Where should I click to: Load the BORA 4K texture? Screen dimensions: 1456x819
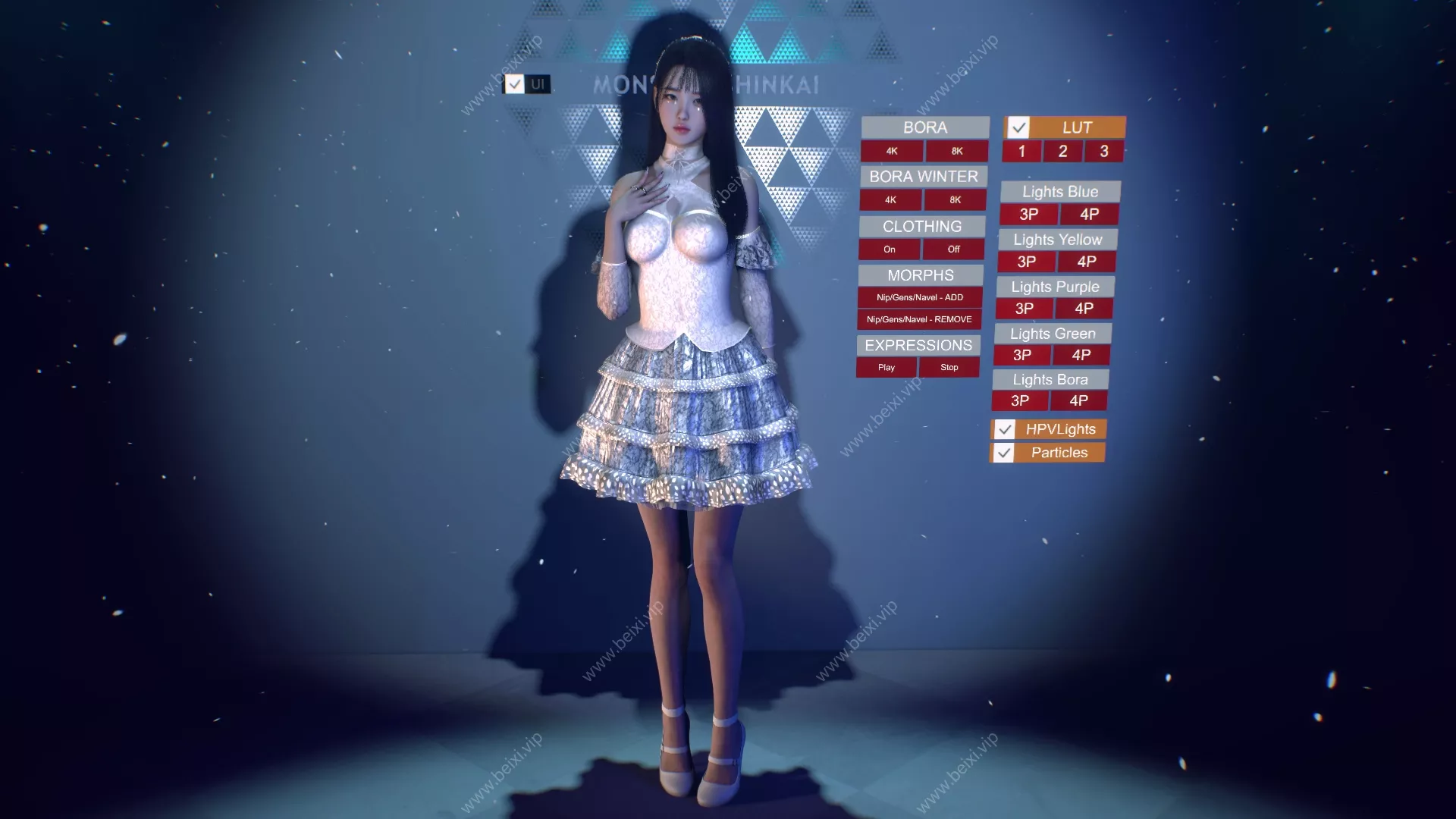pyautogui.click(x=892, y=151)
